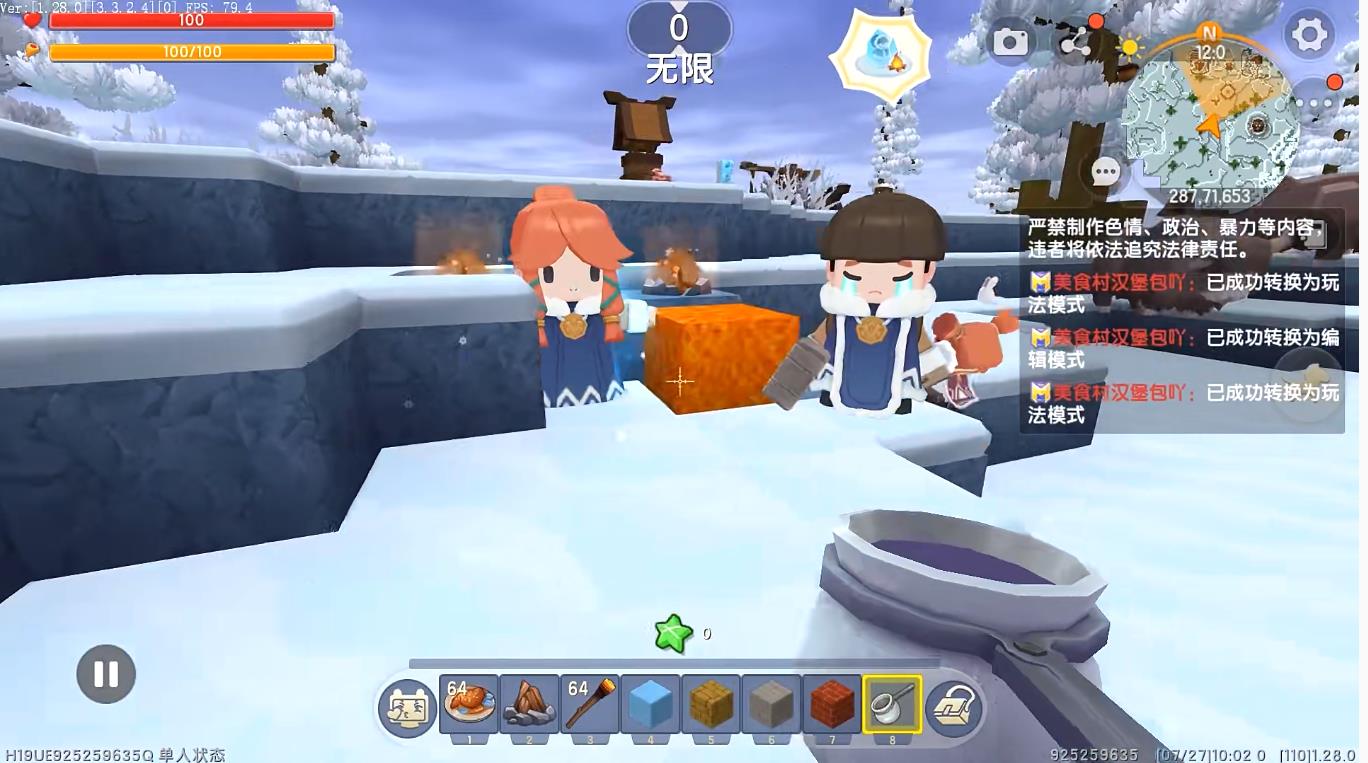The image size is (1368, 763).
Task: Select the roast chicken hotbar slot
Action: (x=470, y=704)
